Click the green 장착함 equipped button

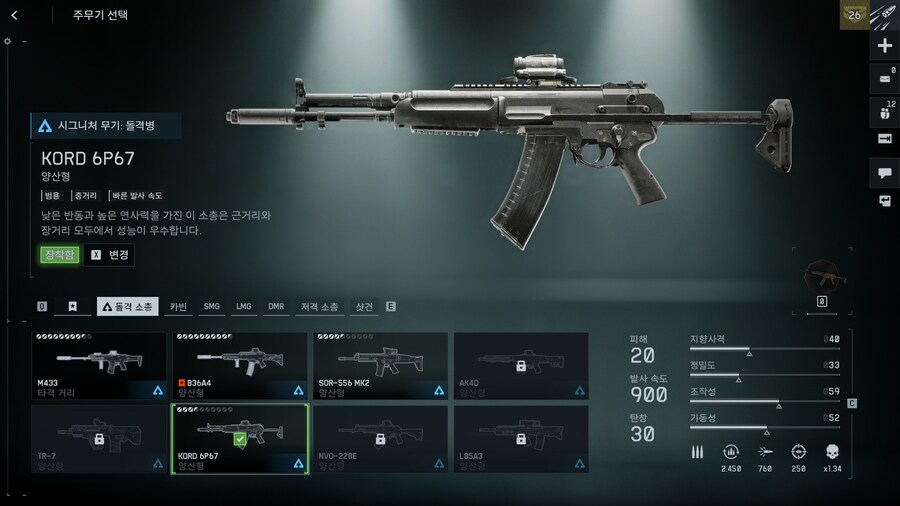point(59,254)
